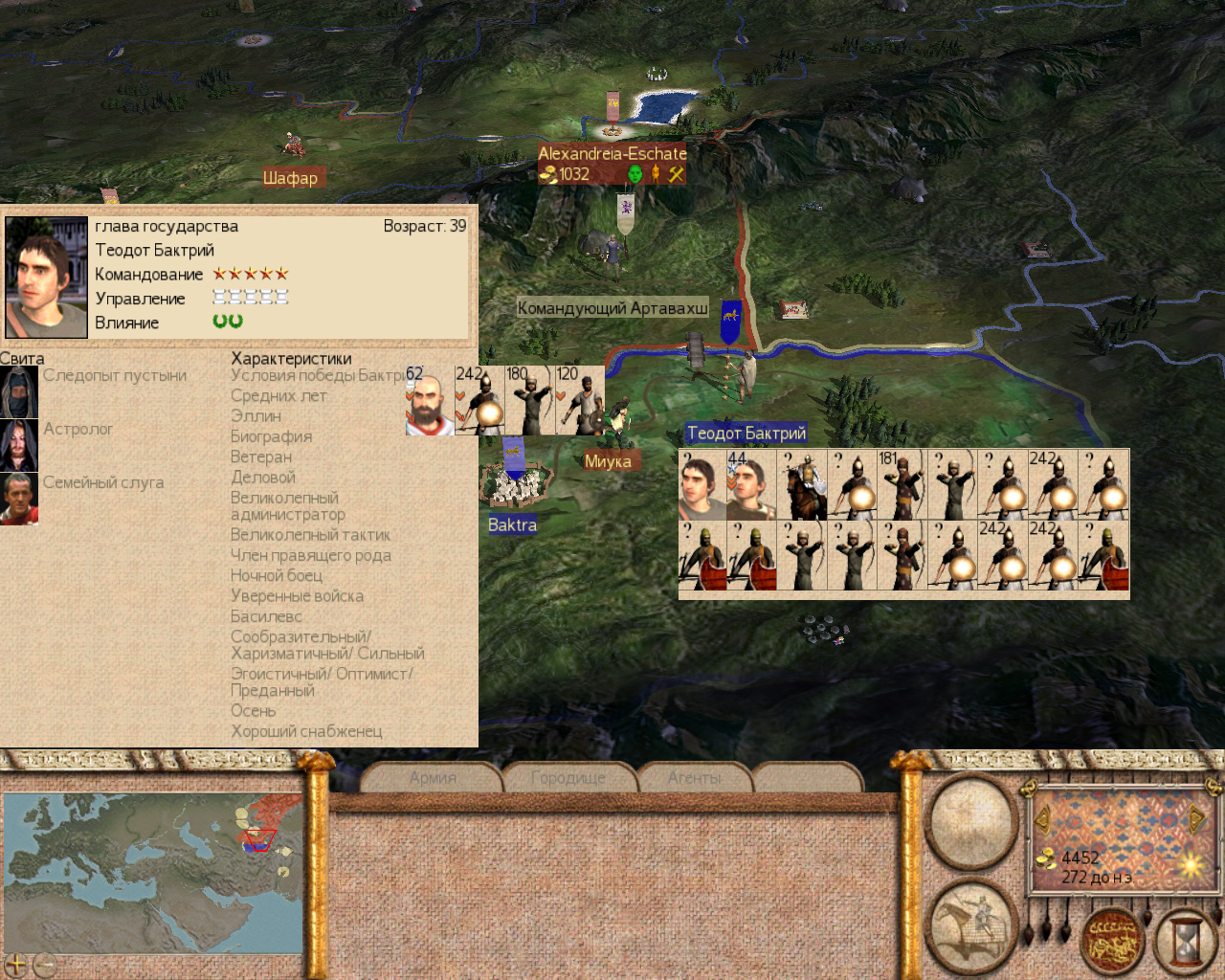
Task: Click the Великолепный тактик trait
Action: (310, 535)
